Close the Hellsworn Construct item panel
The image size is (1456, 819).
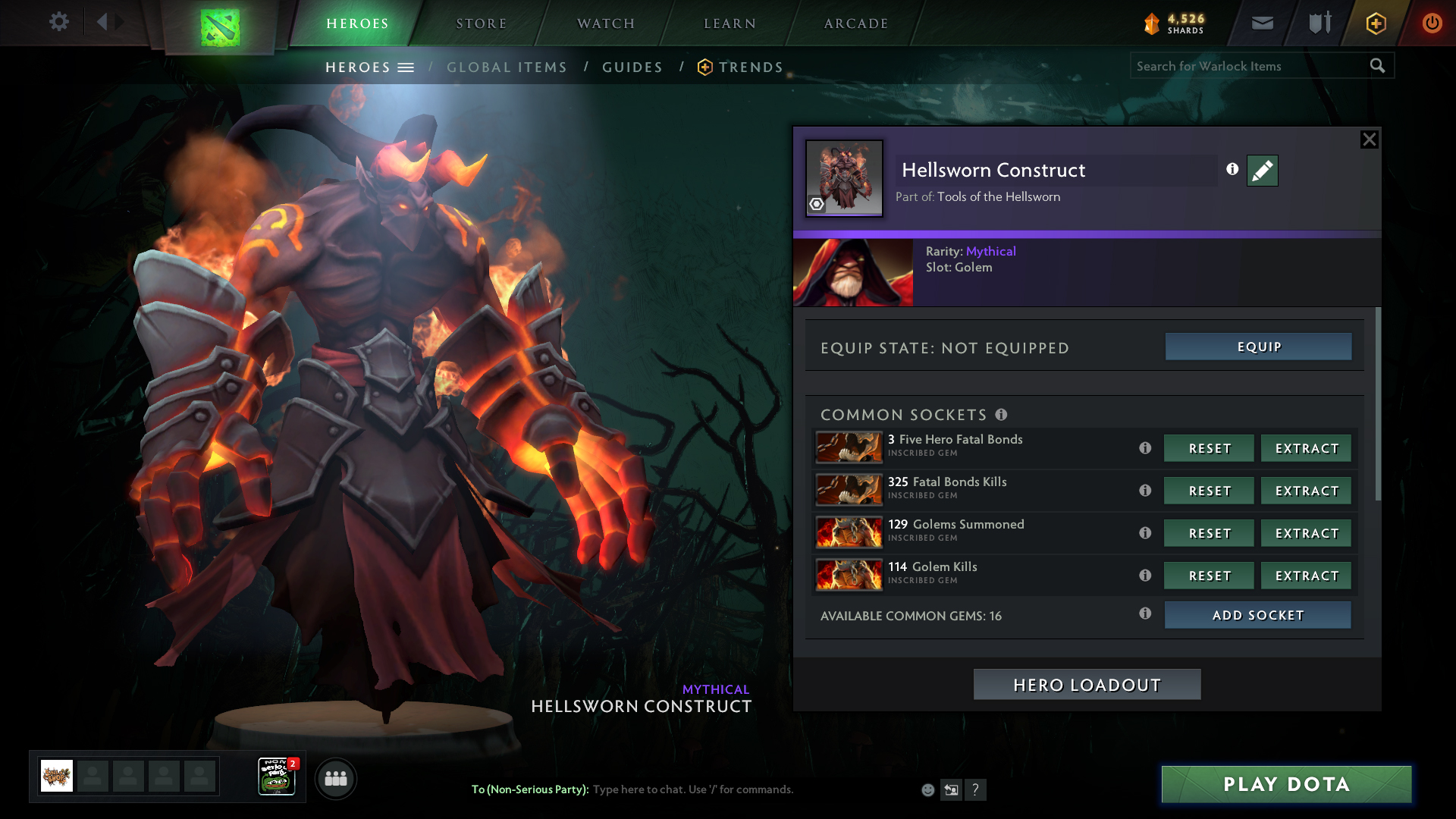click(x=1369, y=140)
